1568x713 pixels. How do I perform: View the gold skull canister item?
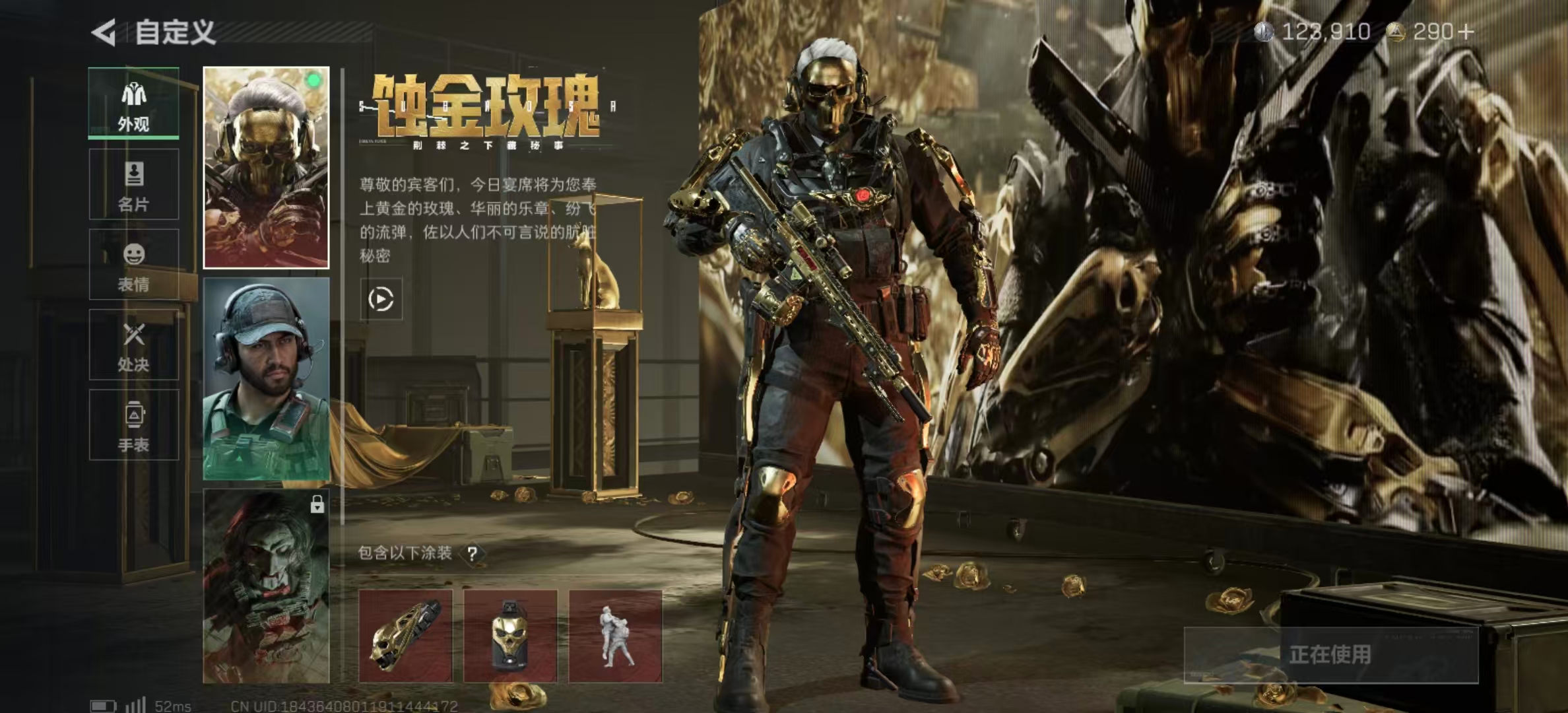[x=510, y=636]
